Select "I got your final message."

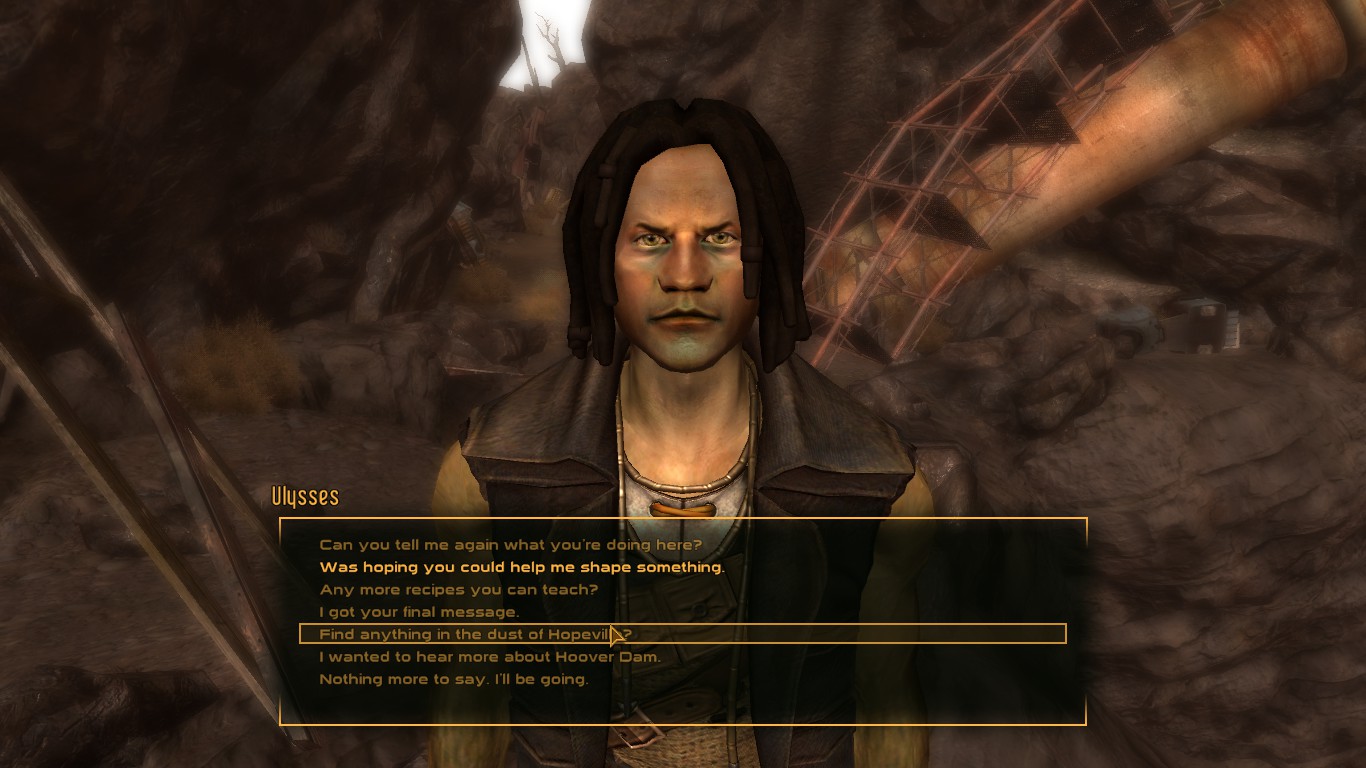tap(419, 612)
